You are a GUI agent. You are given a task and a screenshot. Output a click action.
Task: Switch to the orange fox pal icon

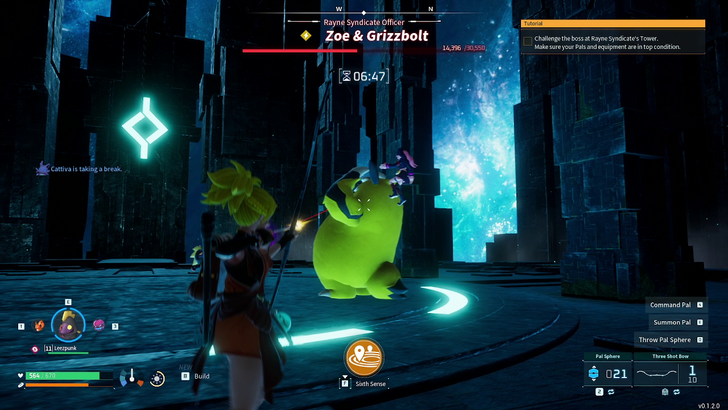(39, 326)
